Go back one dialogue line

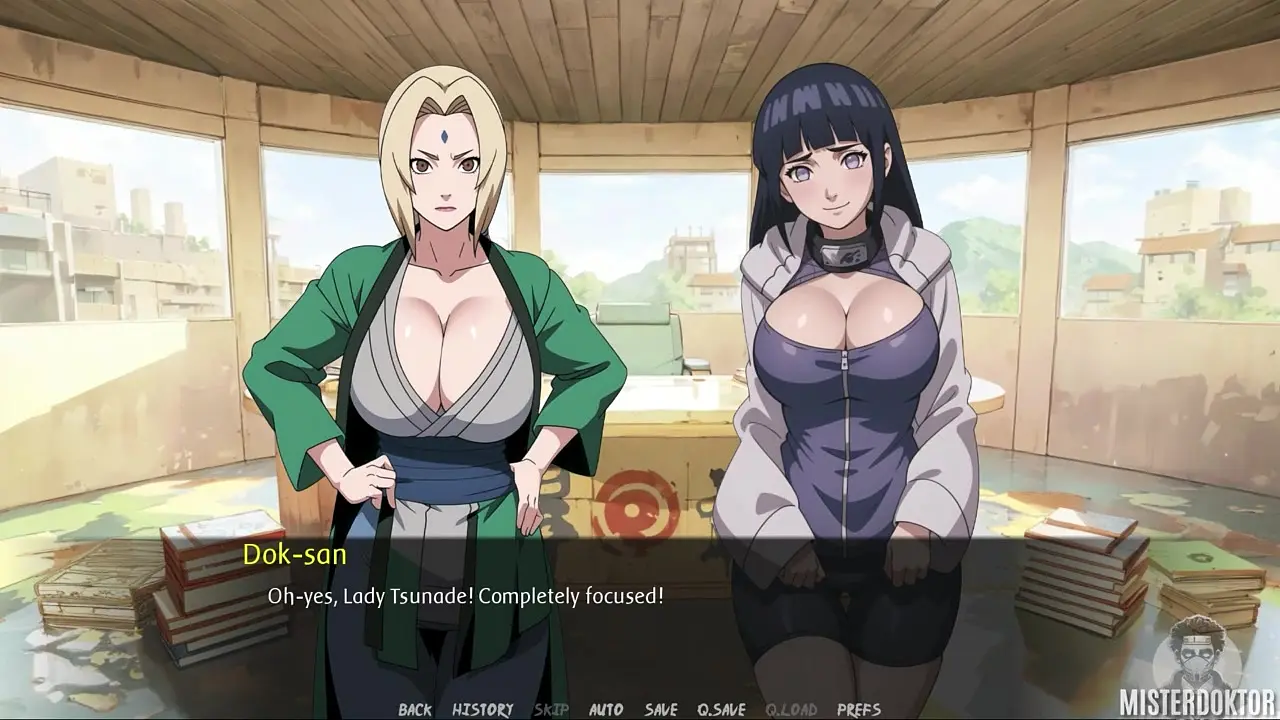[415, 709]
